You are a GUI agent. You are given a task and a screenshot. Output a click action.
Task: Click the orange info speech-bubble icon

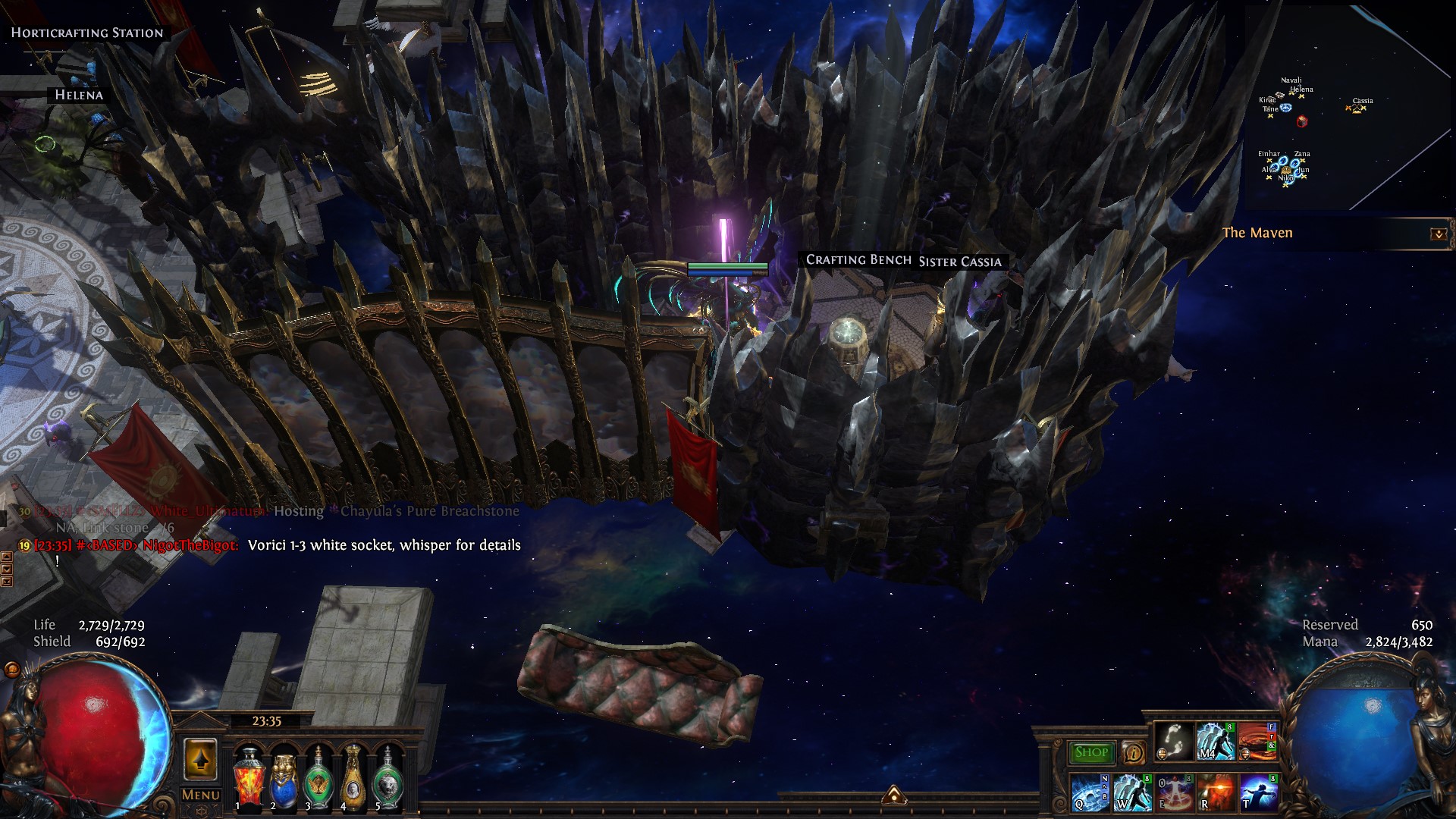[1134, 752]
